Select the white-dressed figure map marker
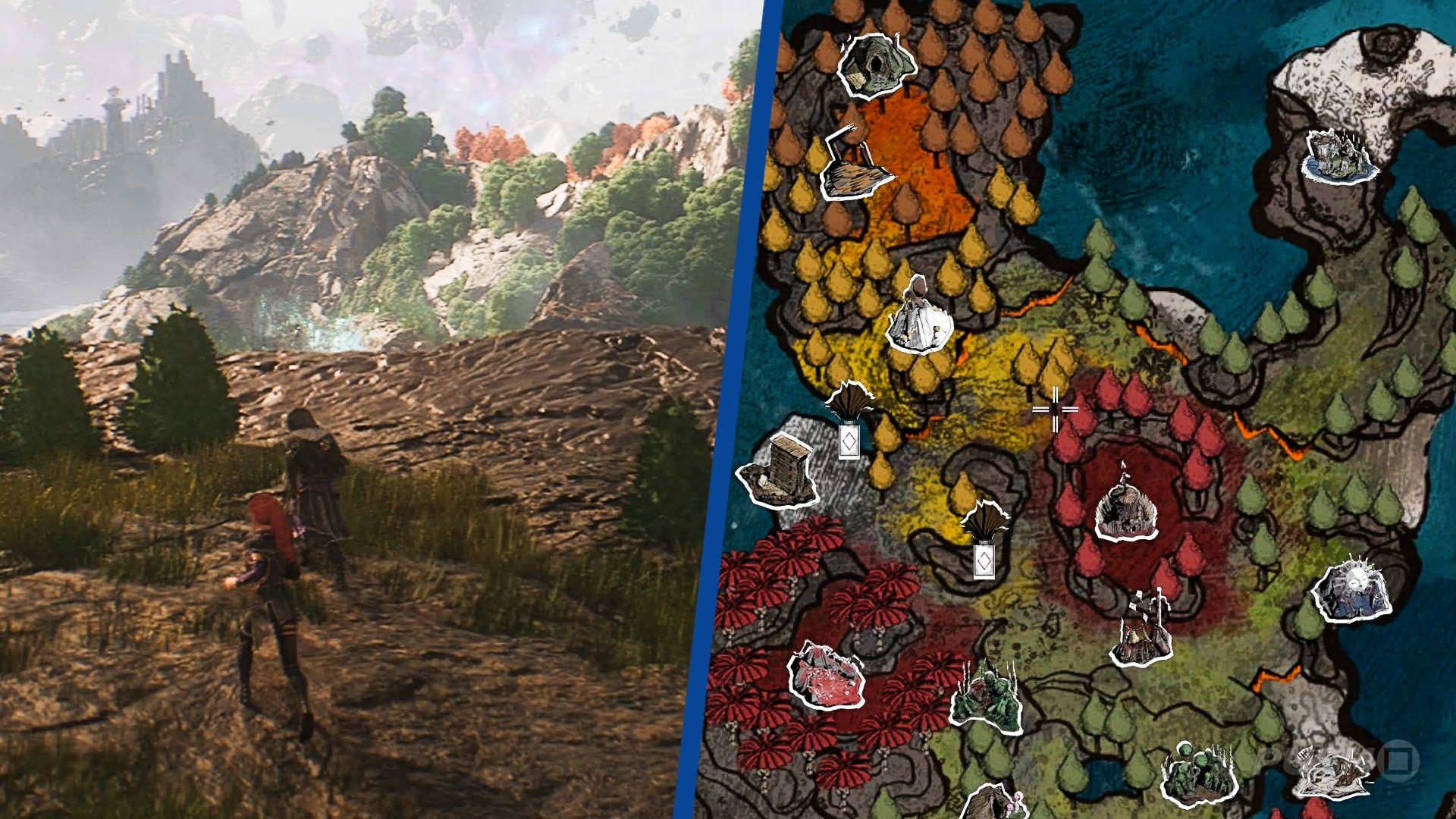 pos(920,317)
